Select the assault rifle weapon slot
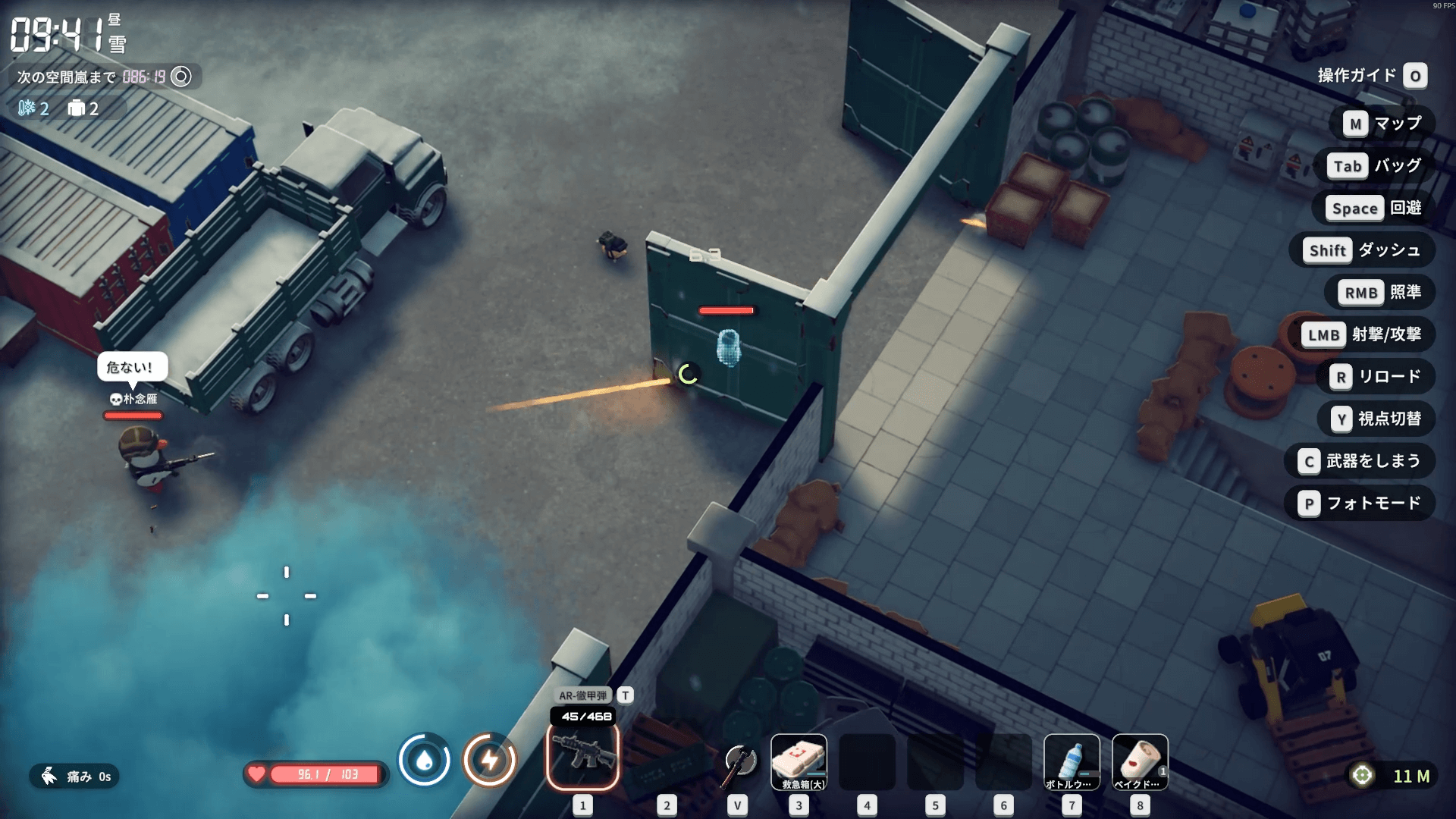The height and width of the screenshot is (819, 1456). click(x=582, y=756)
